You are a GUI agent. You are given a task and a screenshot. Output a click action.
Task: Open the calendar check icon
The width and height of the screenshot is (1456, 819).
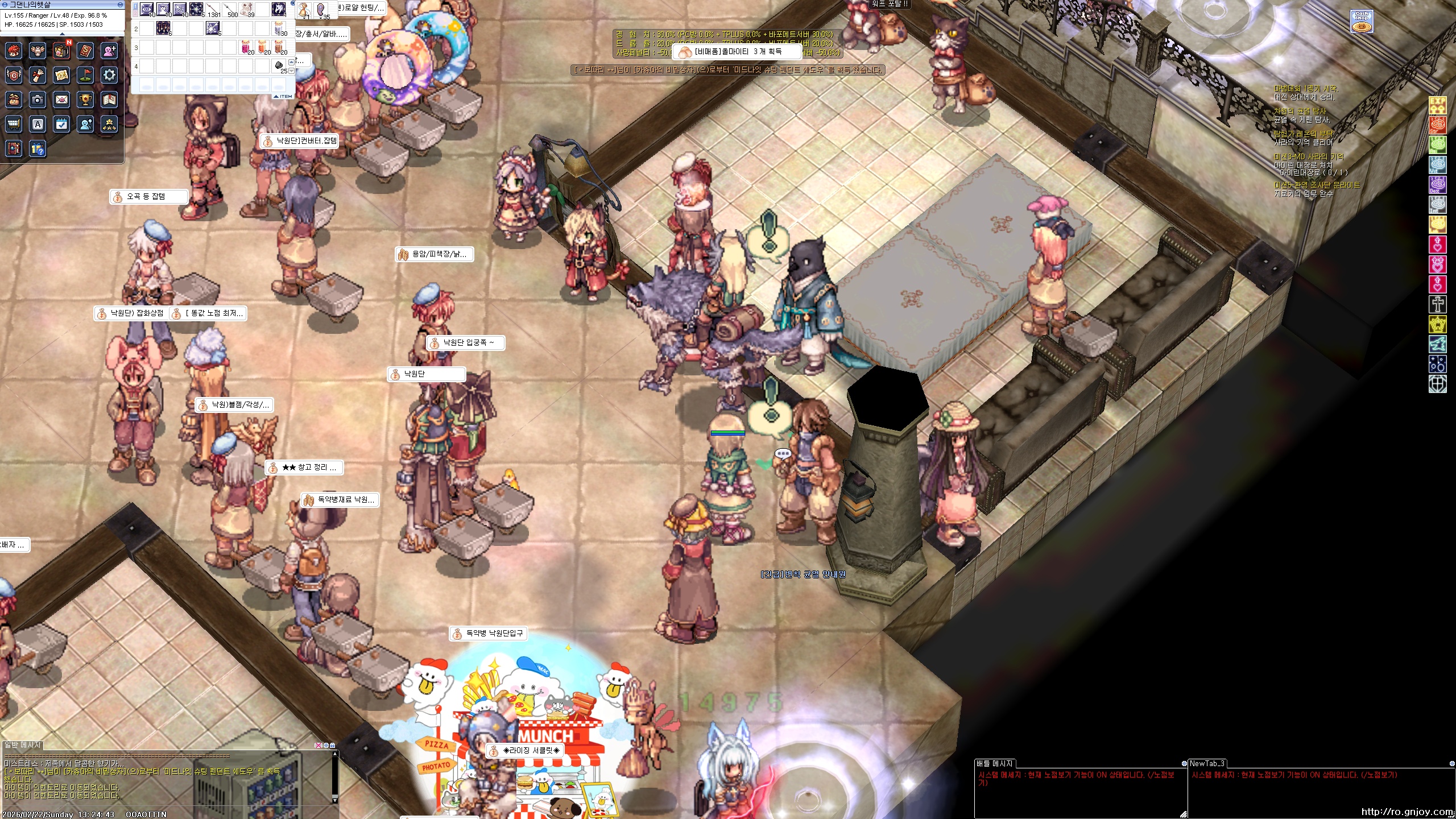(x=61, y=124)
